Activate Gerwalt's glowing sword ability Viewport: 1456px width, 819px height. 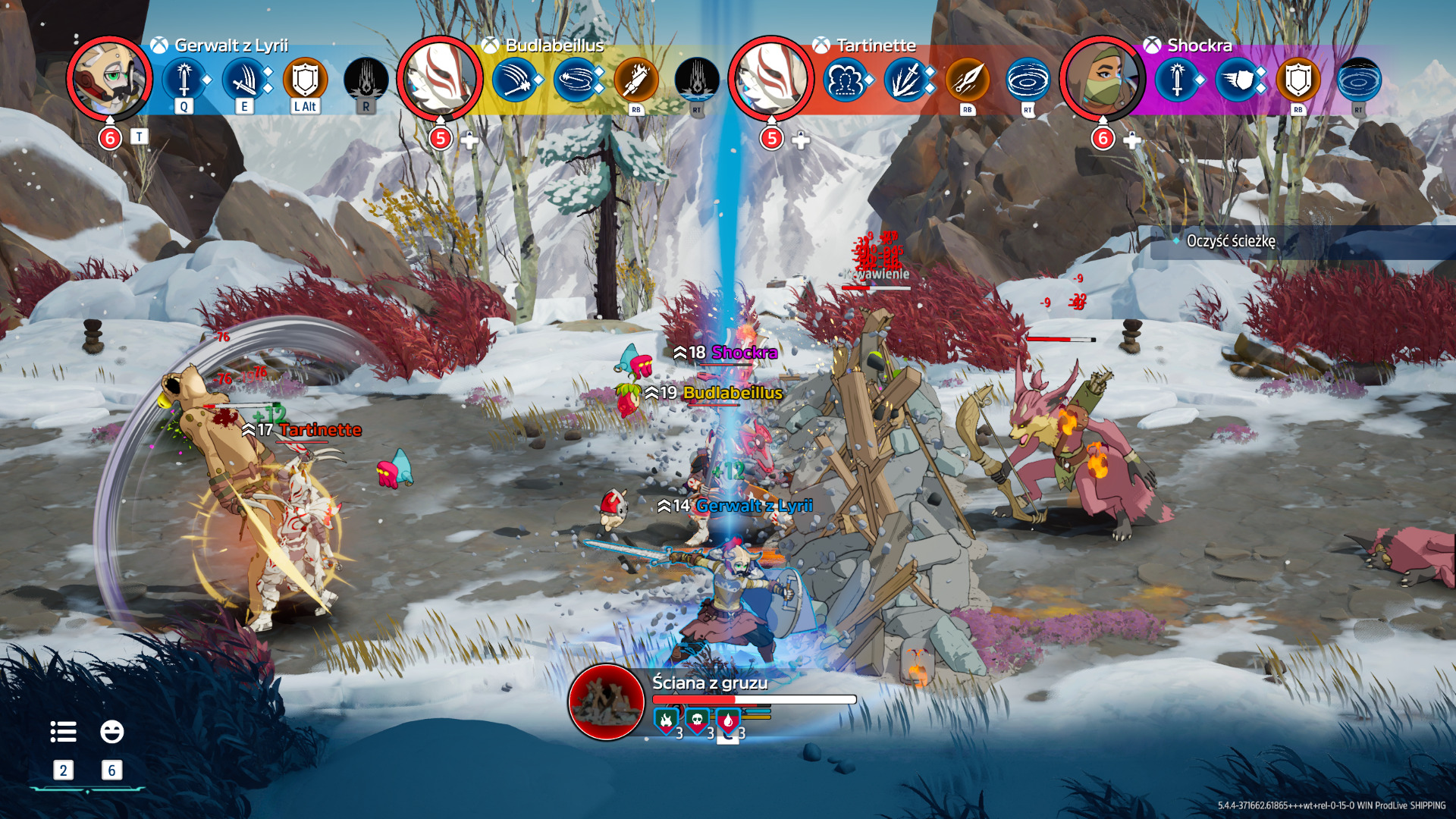click(x=184, y=79)
